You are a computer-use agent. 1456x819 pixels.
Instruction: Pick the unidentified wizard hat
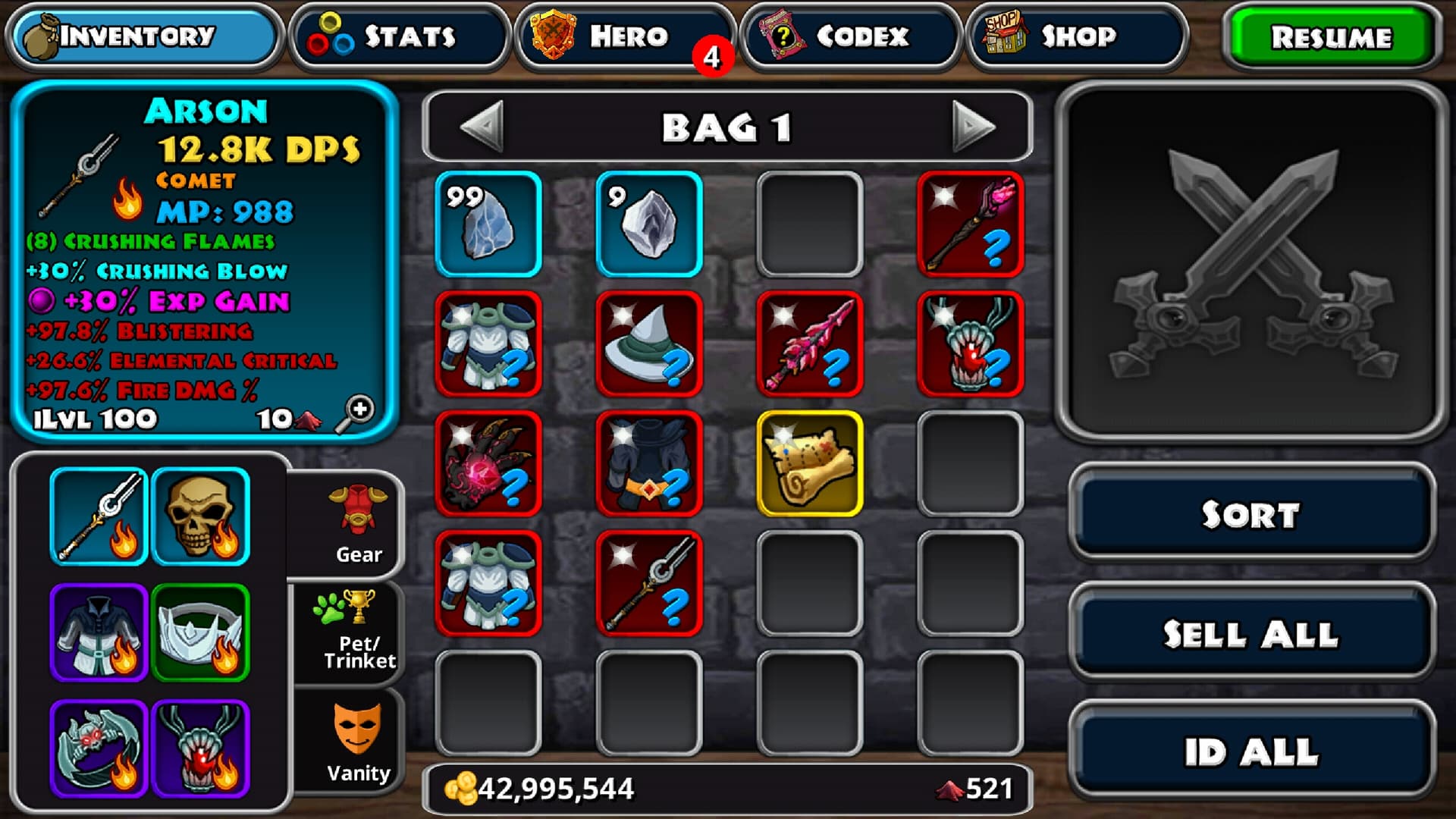point(649,344)
